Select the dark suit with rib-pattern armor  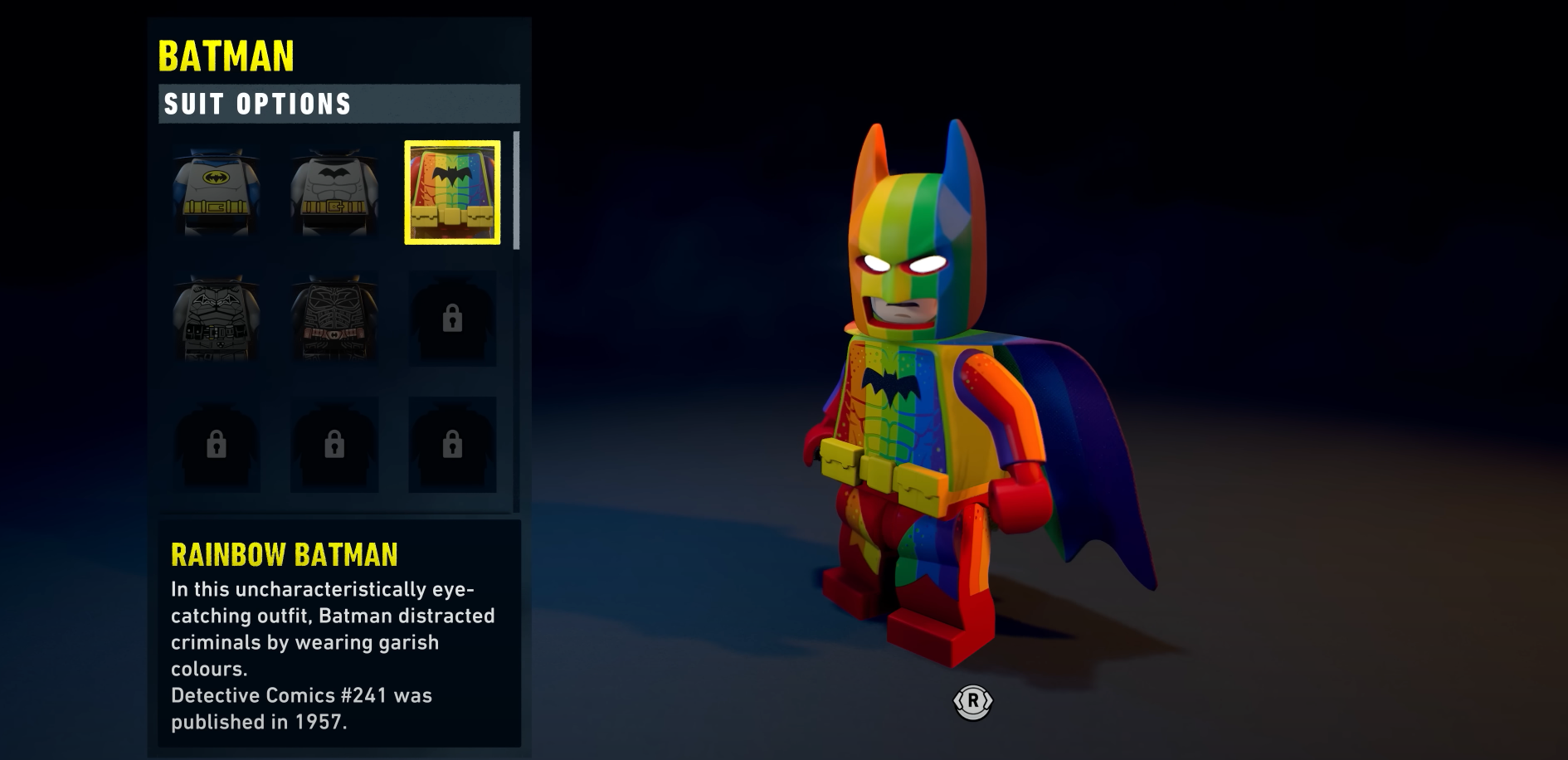pos(334,318)
